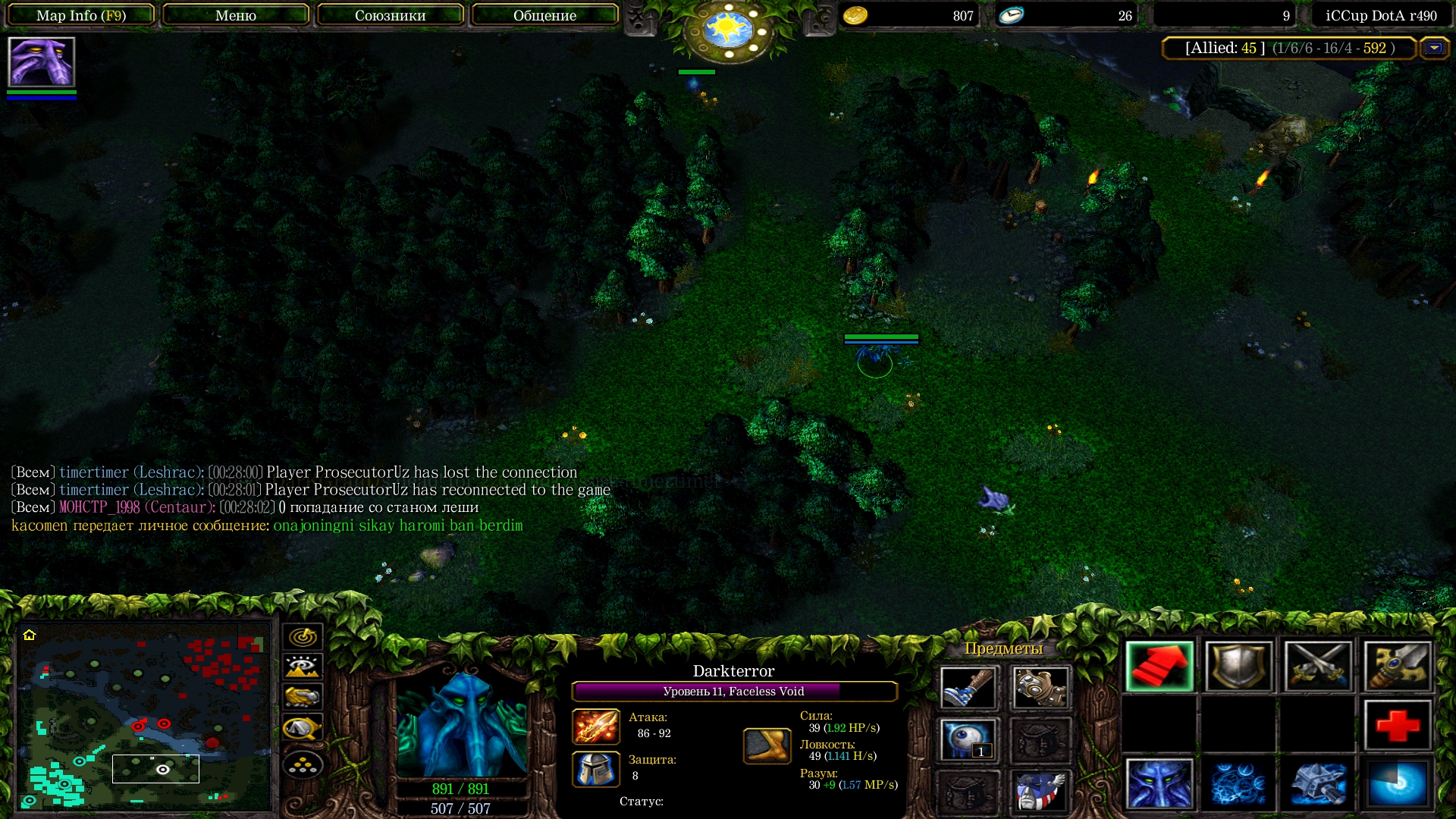Select the studded gauntlet item slot
Screen dimensions: 1456x819
(1040, 688)
